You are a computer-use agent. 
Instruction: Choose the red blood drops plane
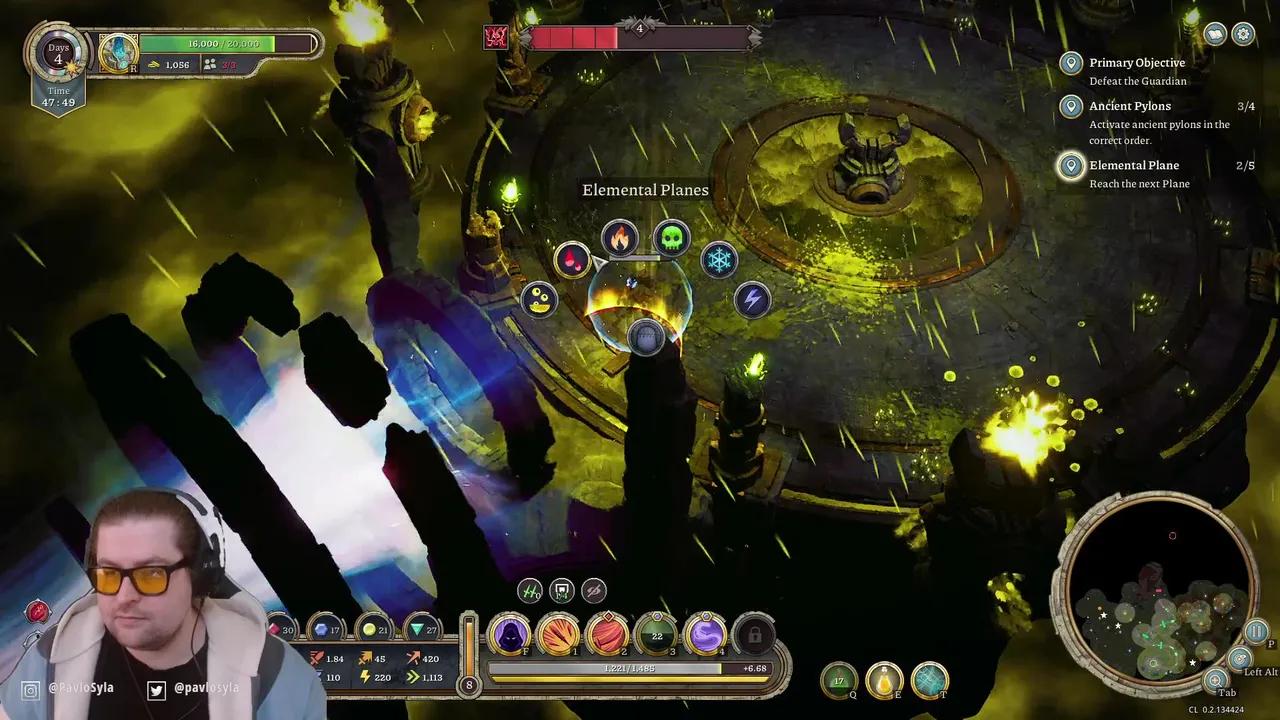click(x=572, y=261)
